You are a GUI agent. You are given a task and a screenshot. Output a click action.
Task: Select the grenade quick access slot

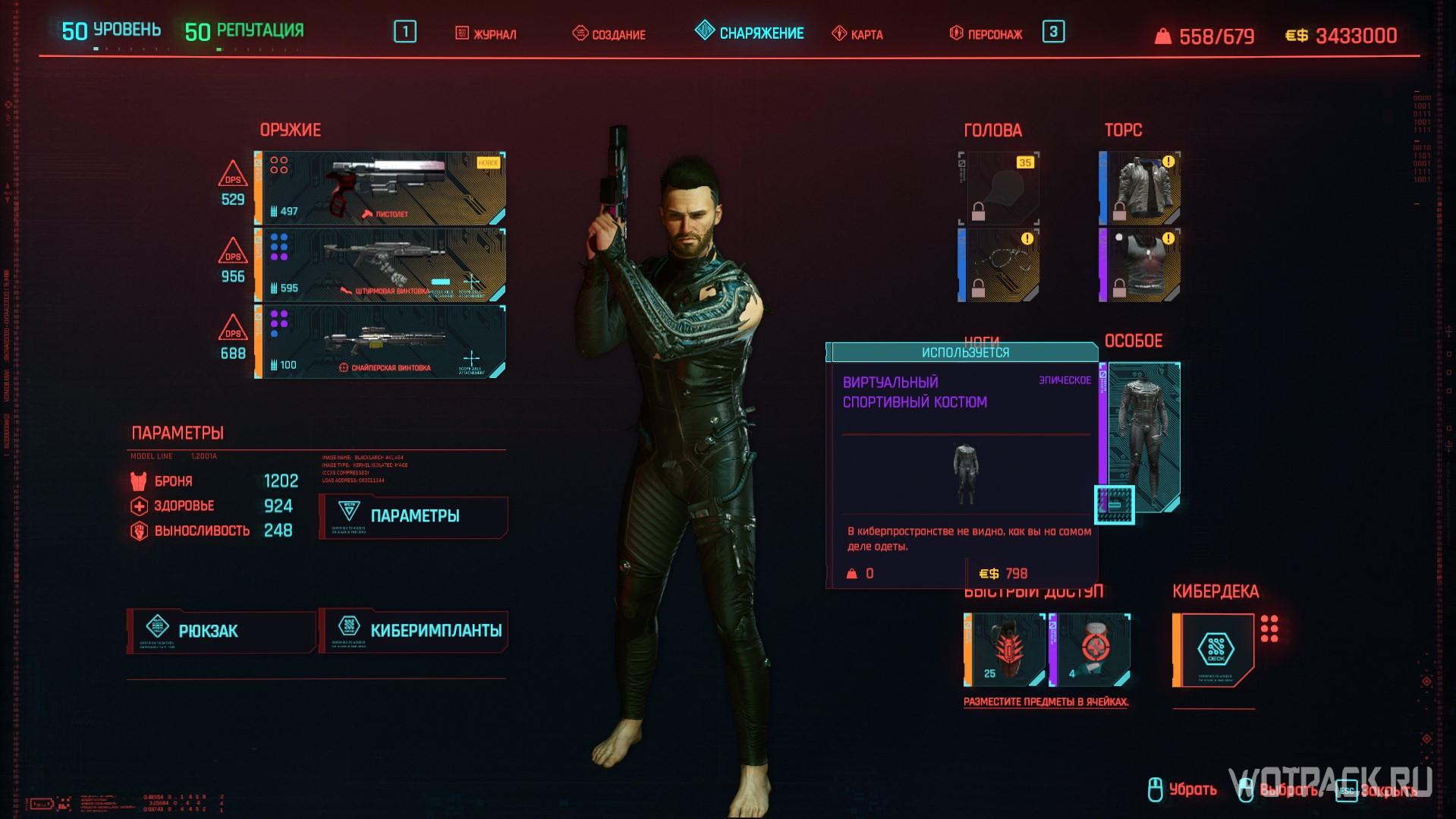1005,650
